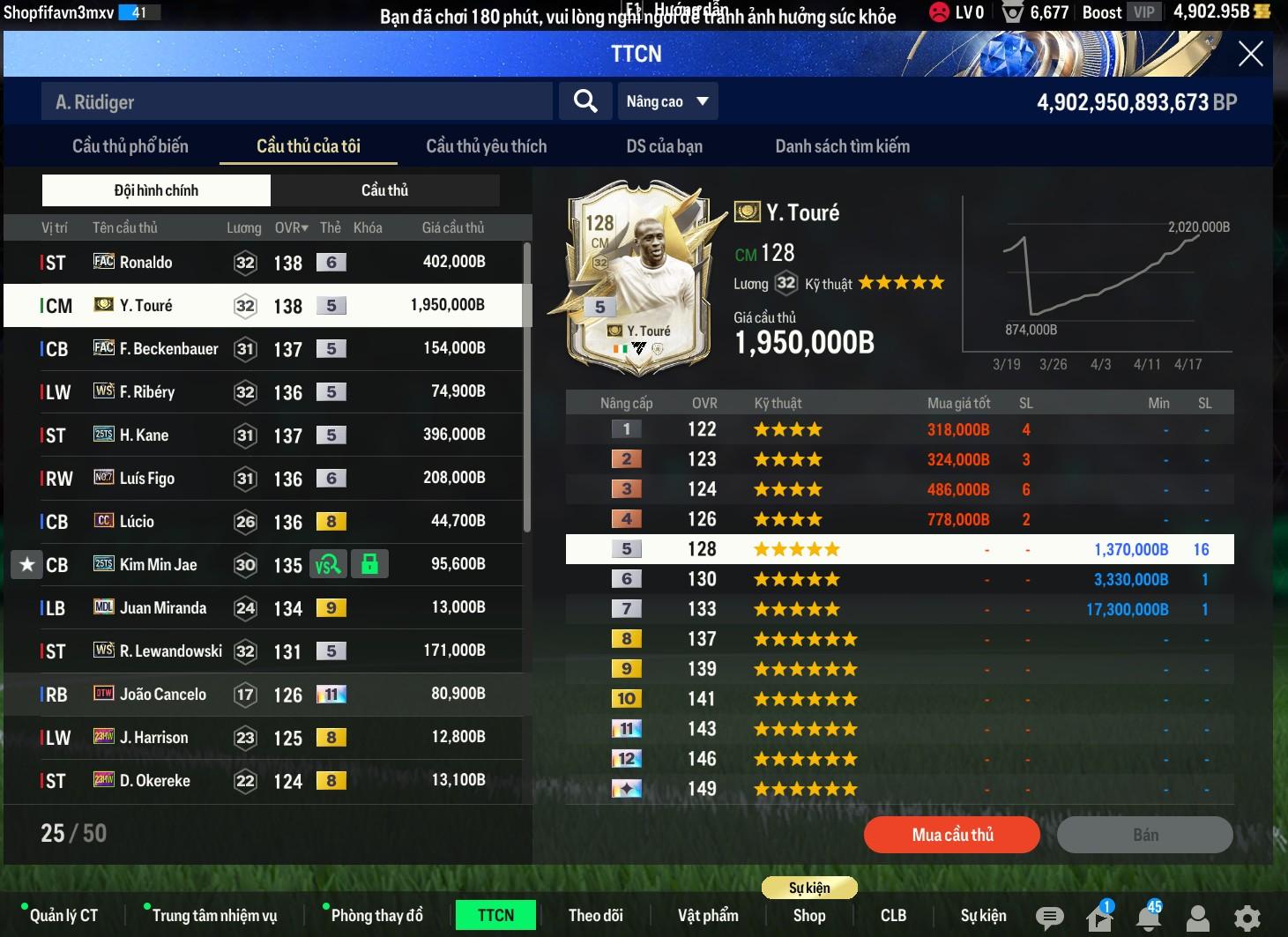Open Quản lý CT in bottom menu
This screenshot has width=1288, height=937.
pyautogui.click(x=63, y=916)
